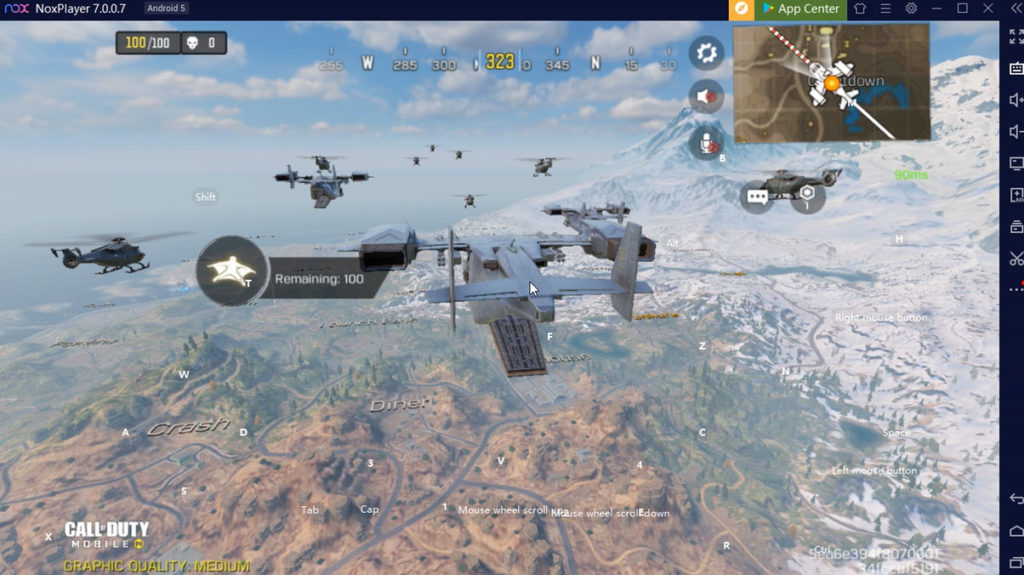Minimize the NoxPlayer window
This screenshot has height=575, width=1024.
[x=936, y=9]
